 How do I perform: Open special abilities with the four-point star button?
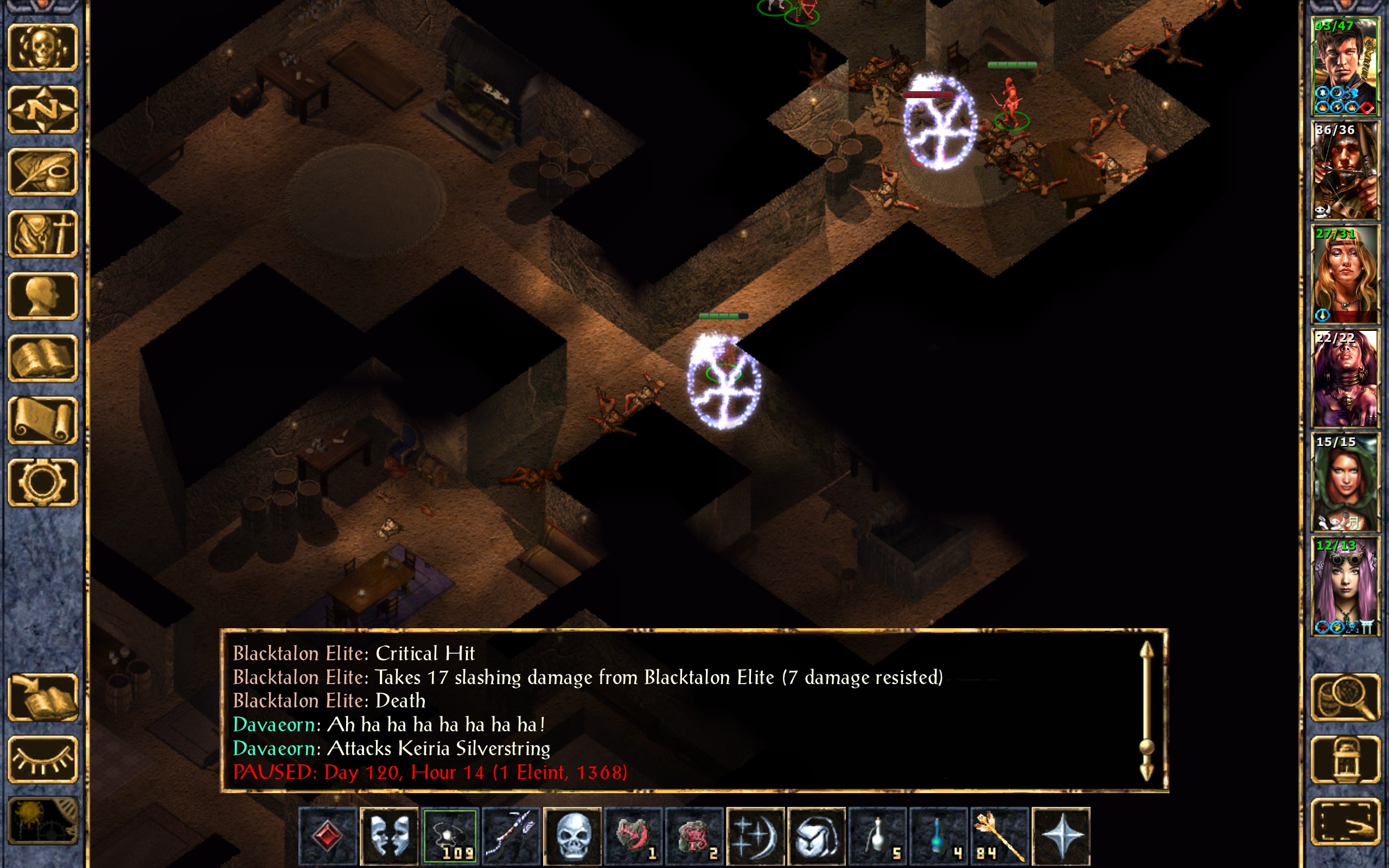(1060, 836)
